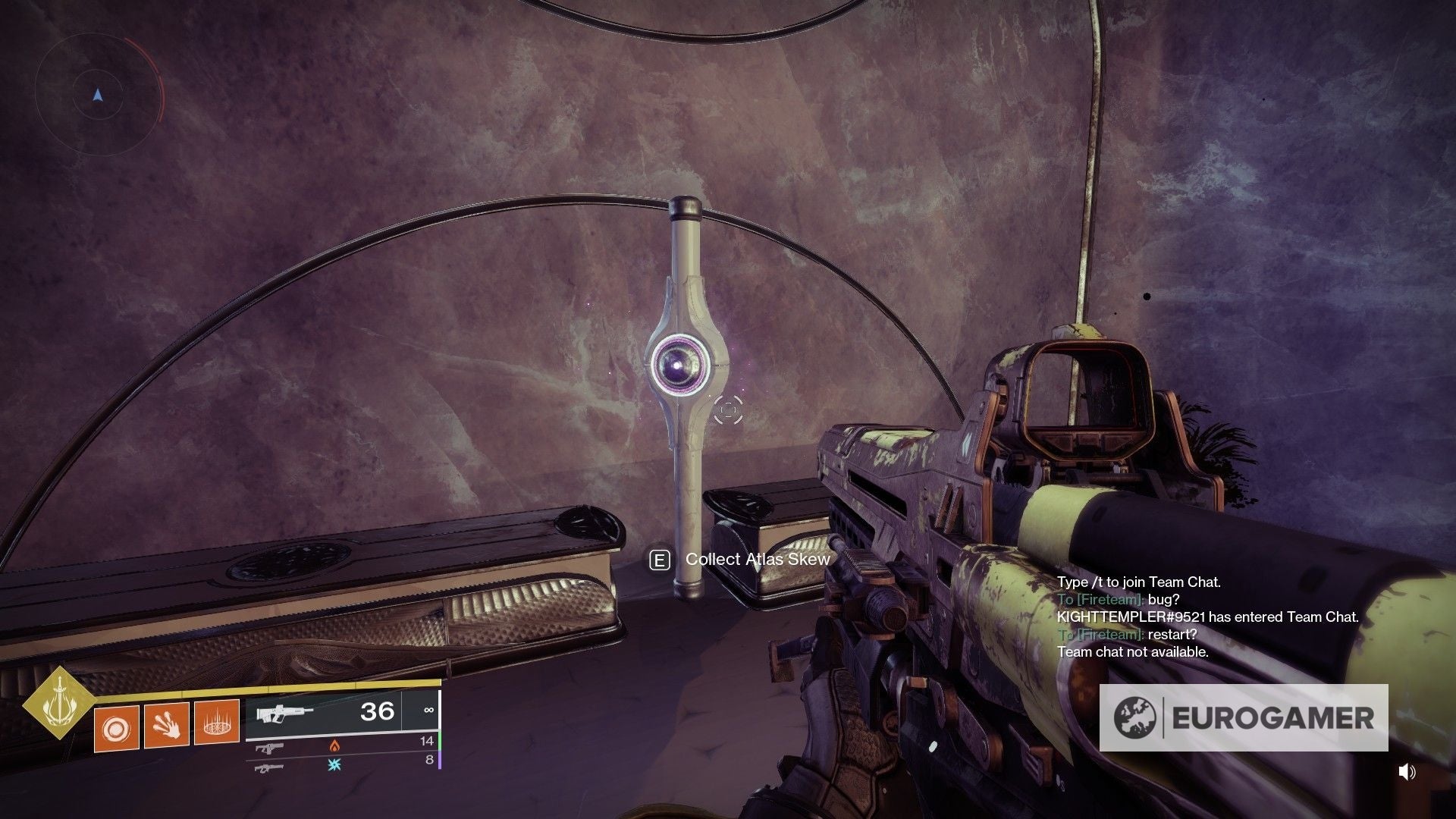Open the Eurogamer watermark logo
The height and width of the screenshot is (819, 1456).
[1244, 717]
